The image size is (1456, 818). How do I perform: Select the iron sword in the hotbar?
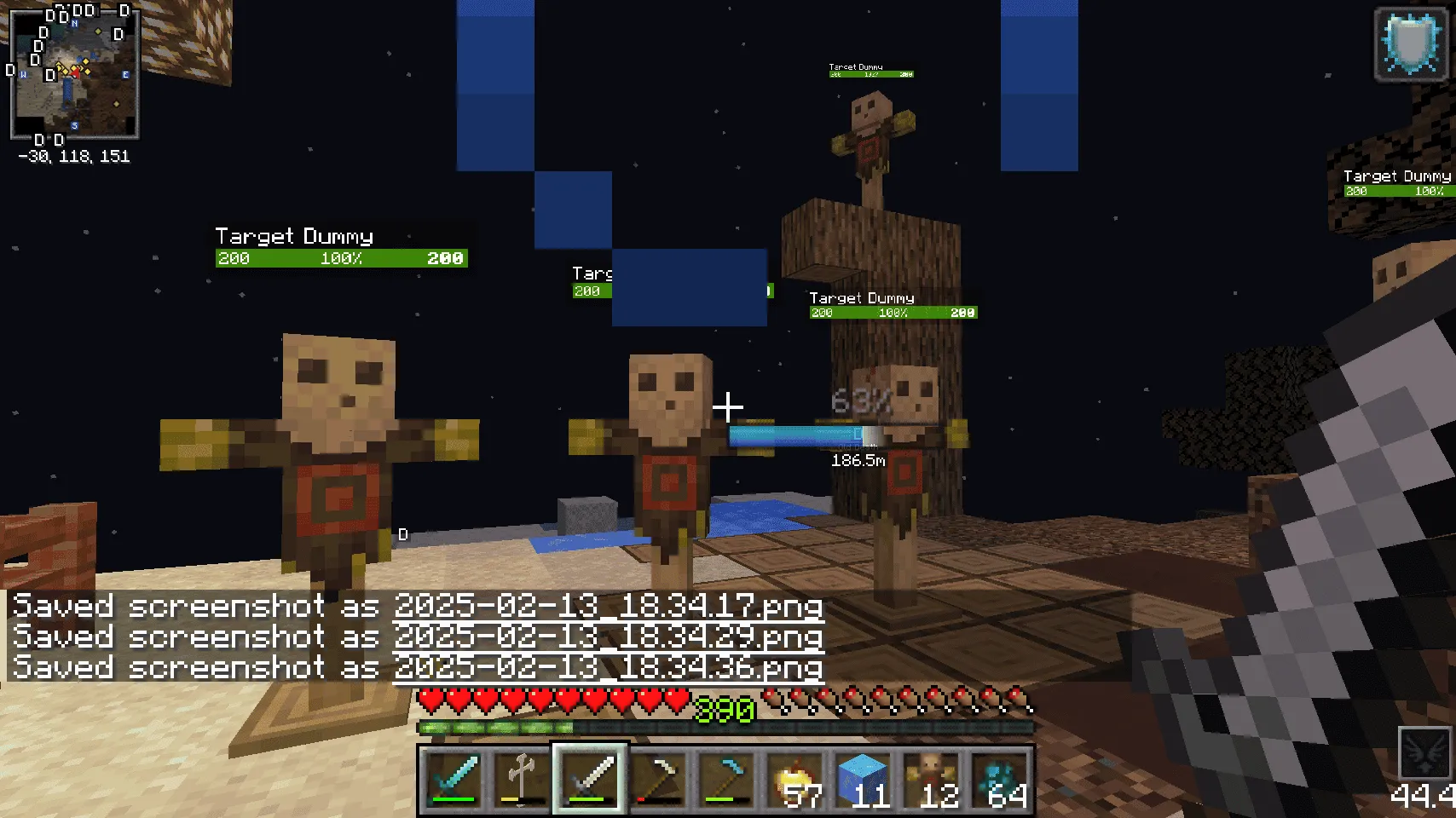point(589,777)
